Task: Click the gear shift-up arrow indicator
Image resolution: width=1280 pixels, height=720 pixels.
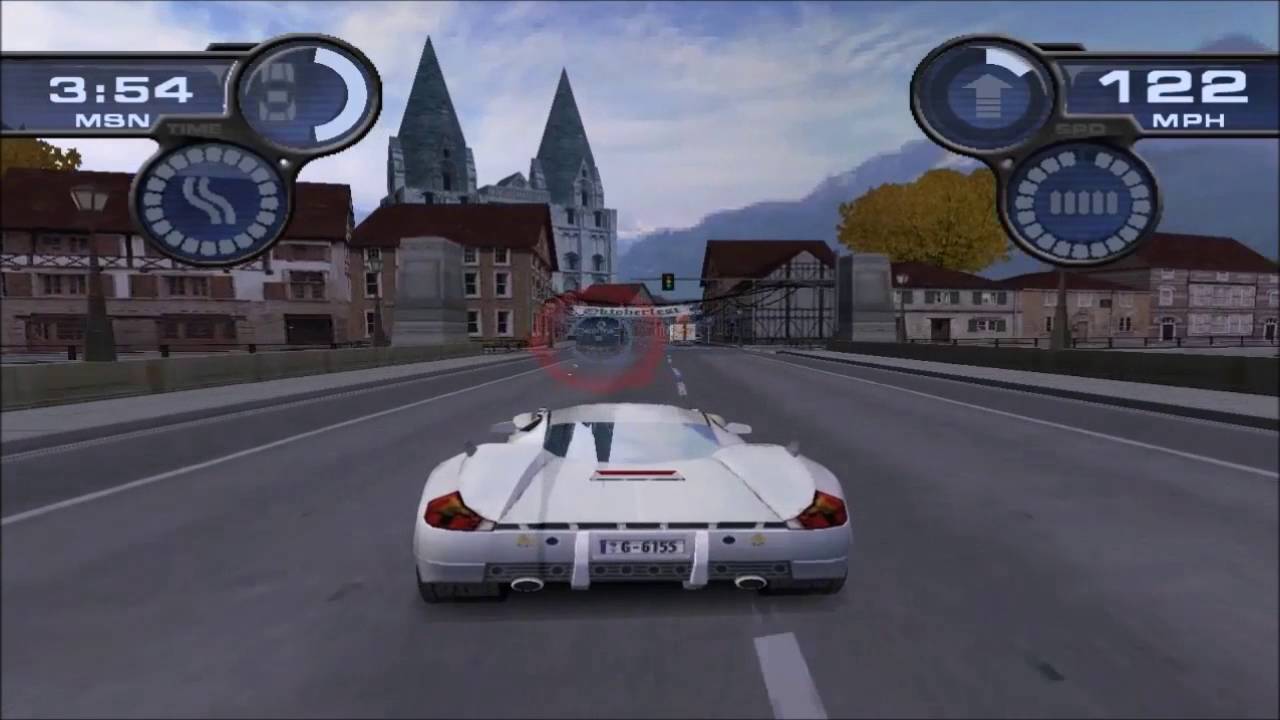Action: 988,95
